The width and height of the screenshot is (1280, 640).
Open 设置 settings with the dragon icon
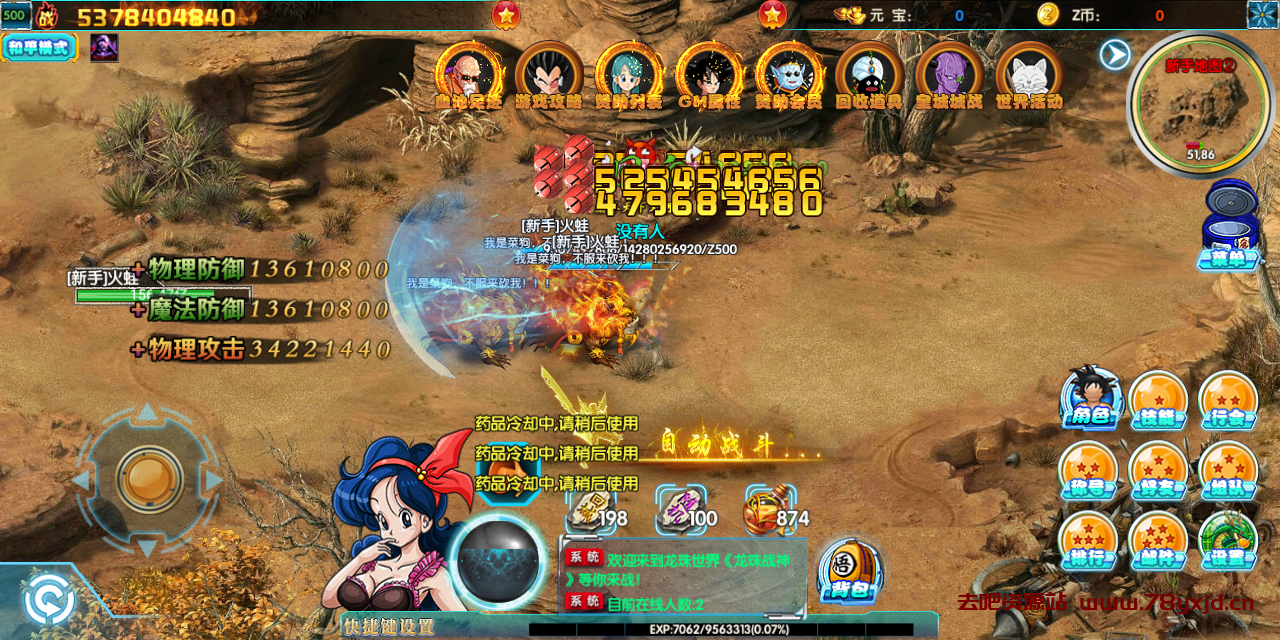click(1227, 539)
